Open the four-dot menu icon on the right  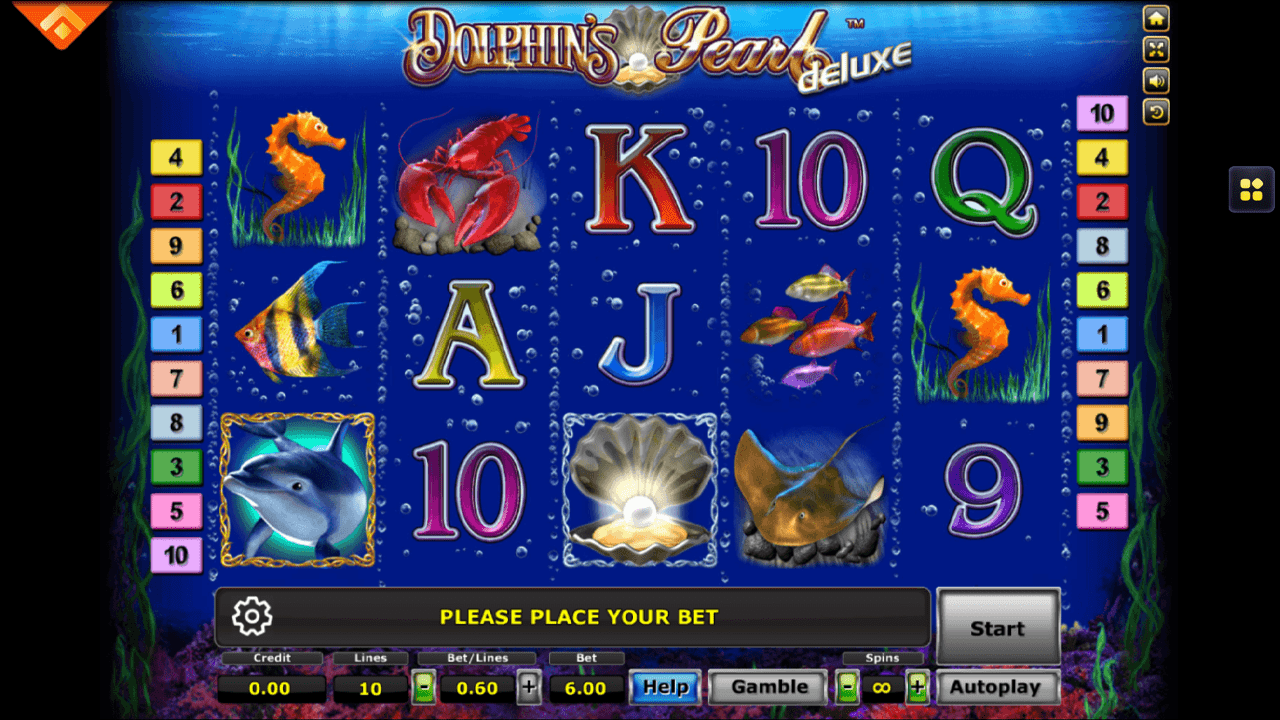pyautogui.click(x=1249, y=189)
